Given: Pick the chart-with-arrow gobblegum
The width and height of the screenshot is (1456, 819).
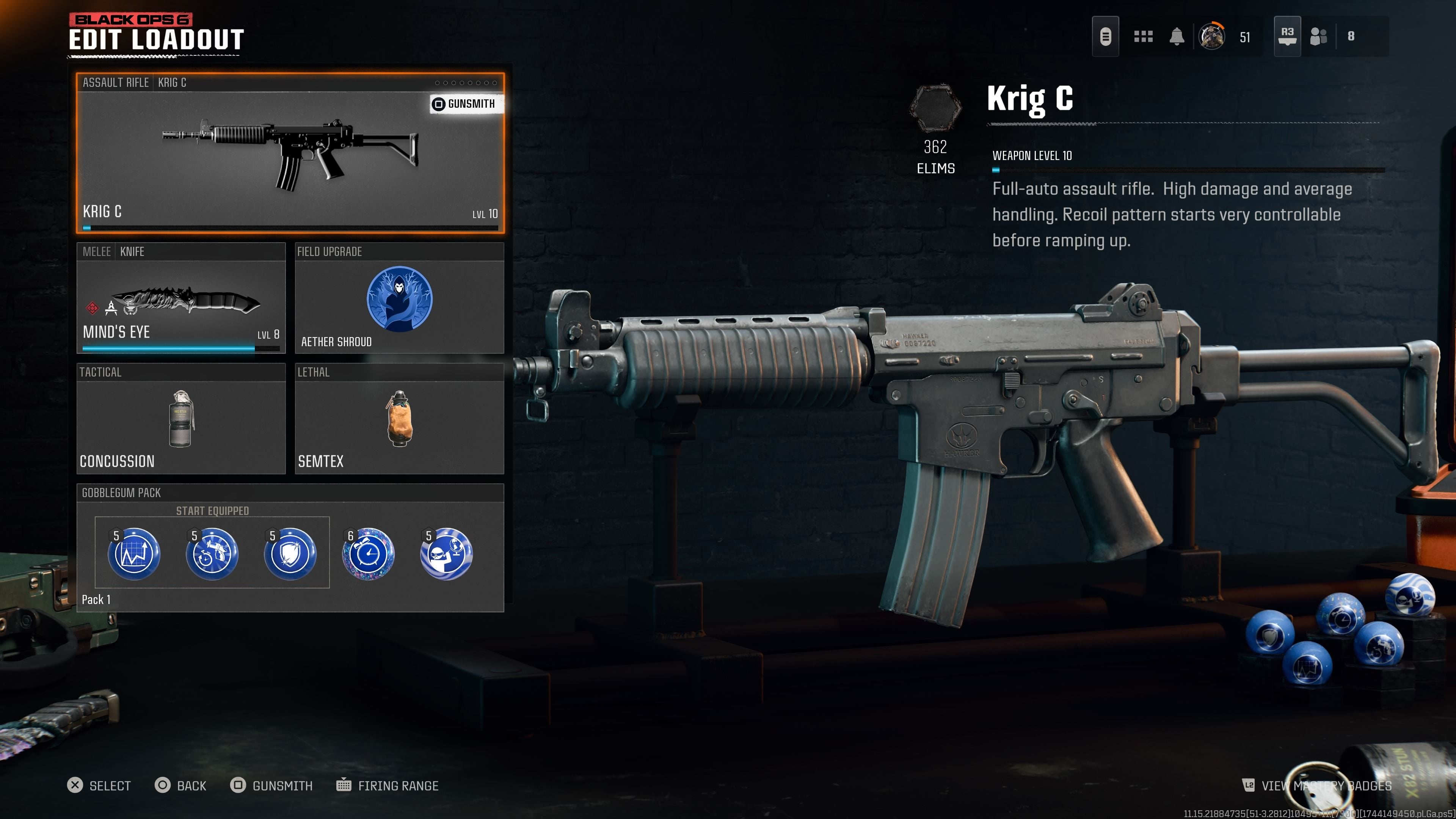Looking at the screenshot, I should point(134,554).
